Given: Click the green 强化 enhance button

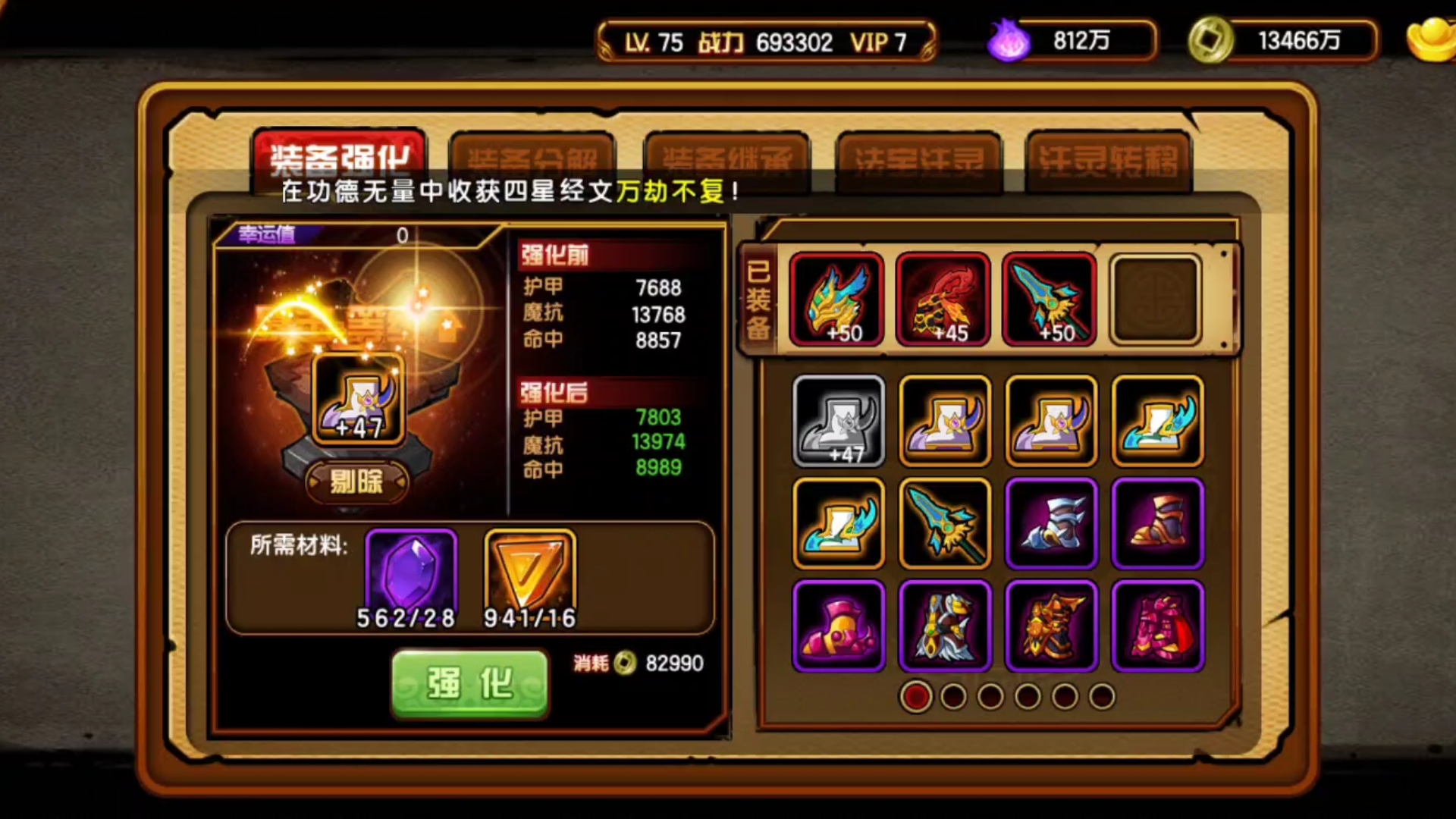Looking at the screenshot, I should 469,683.
